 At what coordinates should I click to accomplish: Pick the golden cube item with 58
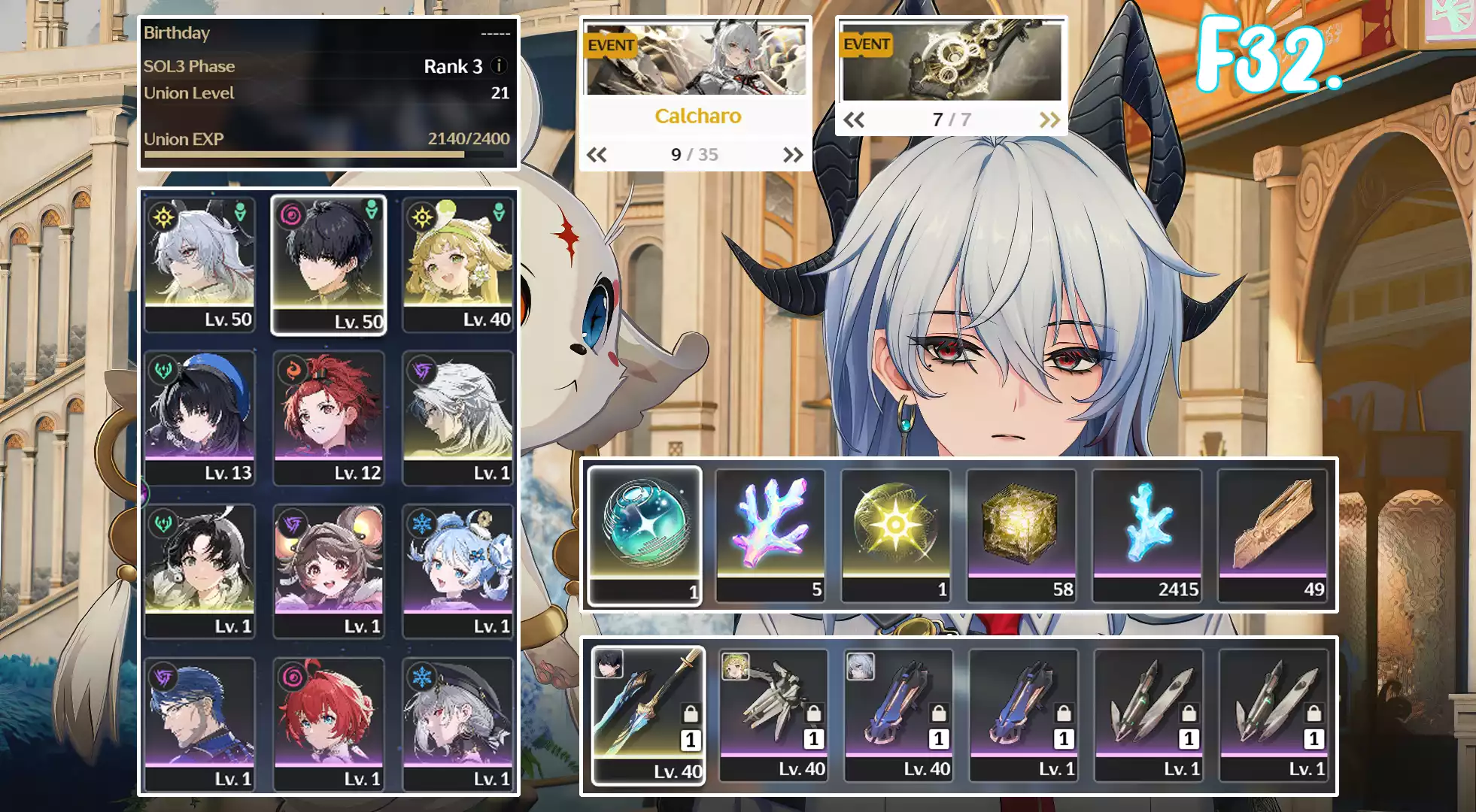coord(1021,535)
